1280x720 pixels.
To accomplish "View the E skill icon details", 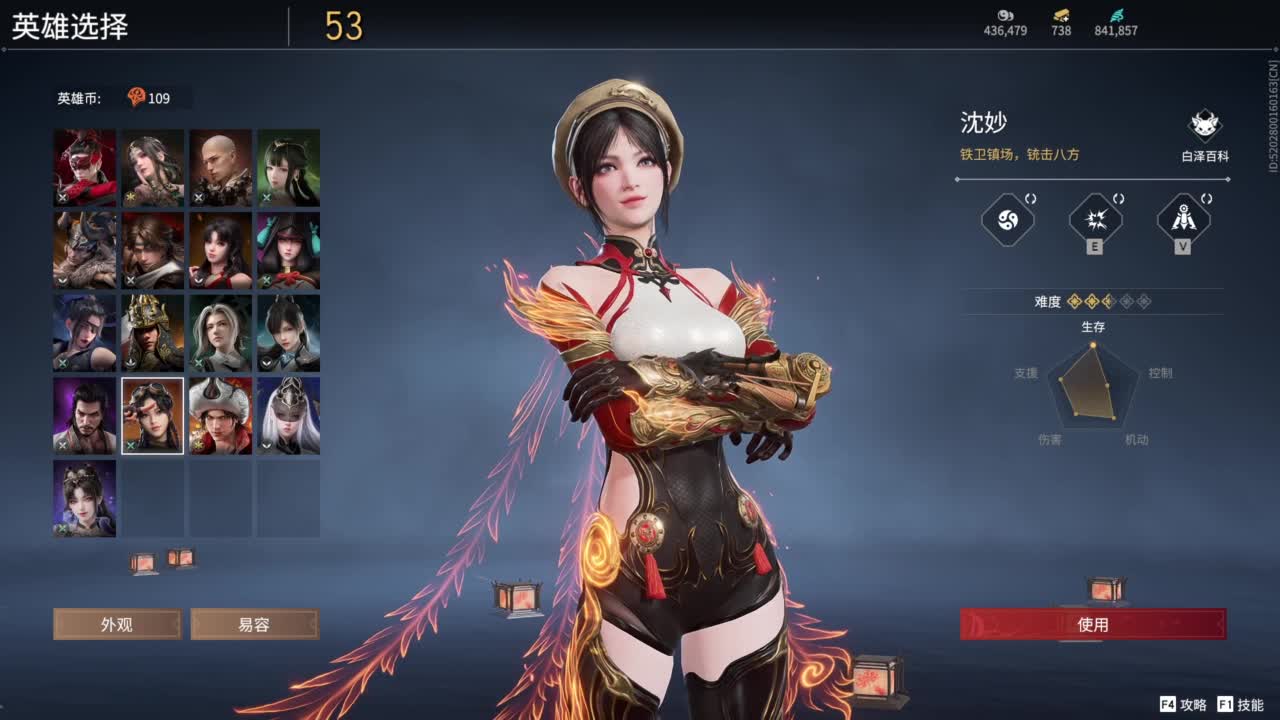I will (x=1094, y=220).
